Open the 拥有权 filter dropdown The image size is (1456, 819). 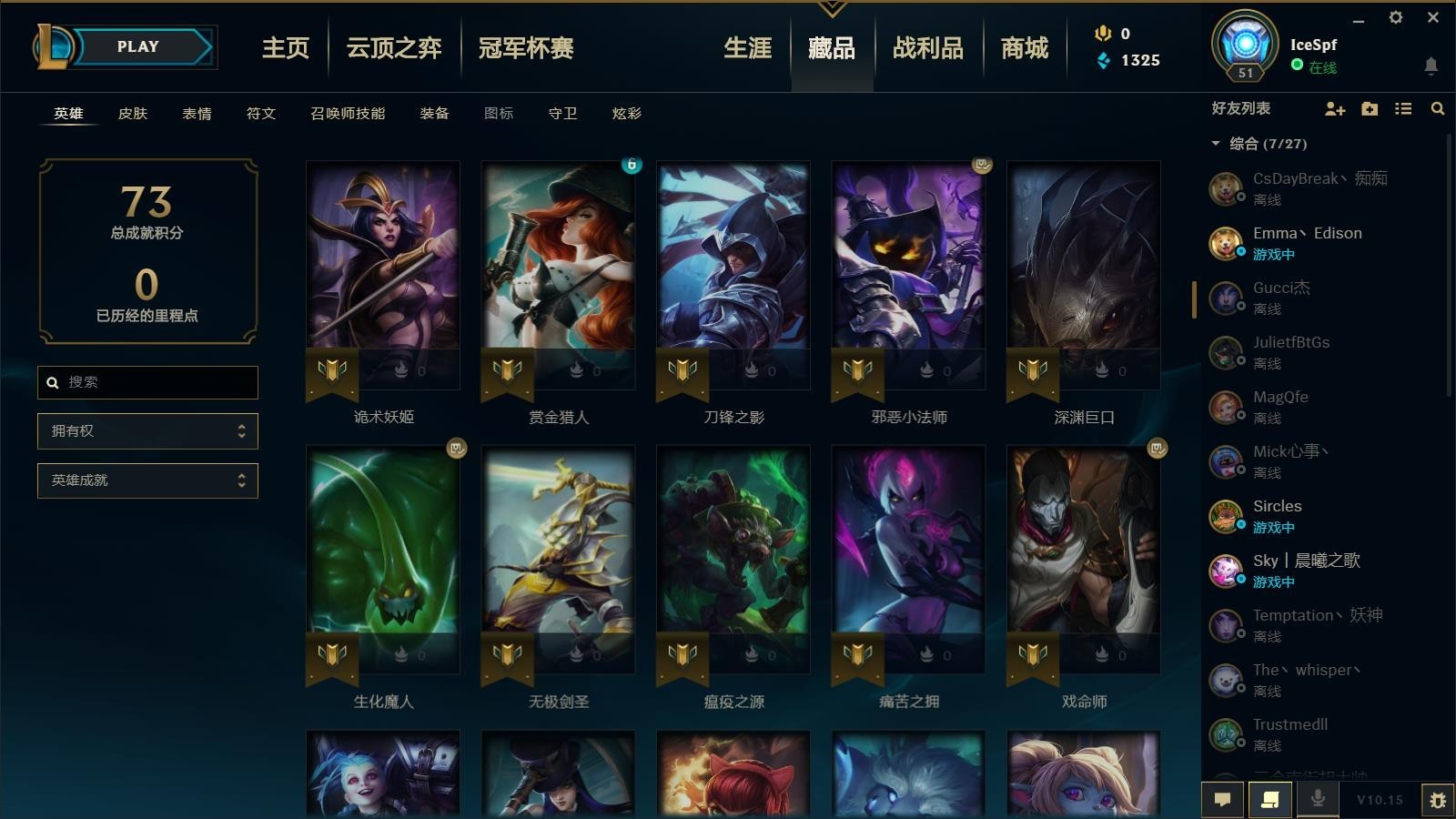(x=147, y=430)
